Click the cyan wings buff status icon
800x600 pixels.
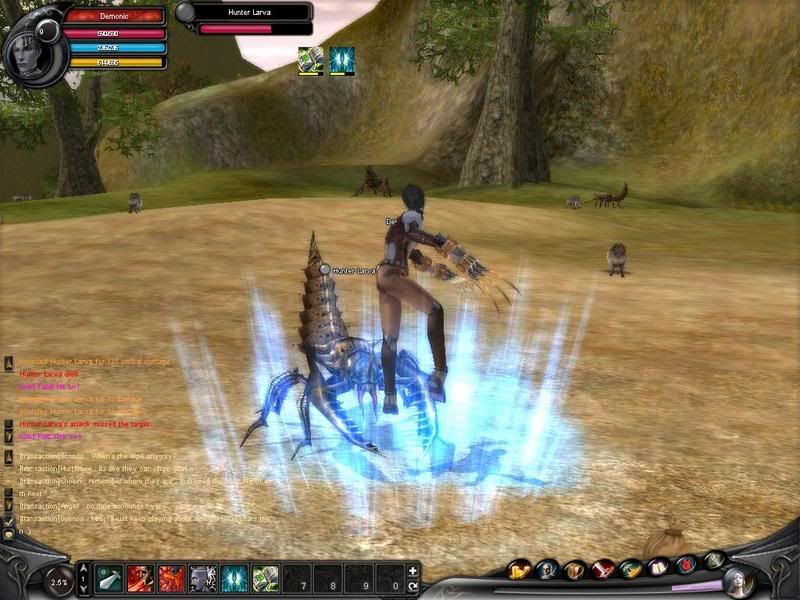click(x=342, y=60)
